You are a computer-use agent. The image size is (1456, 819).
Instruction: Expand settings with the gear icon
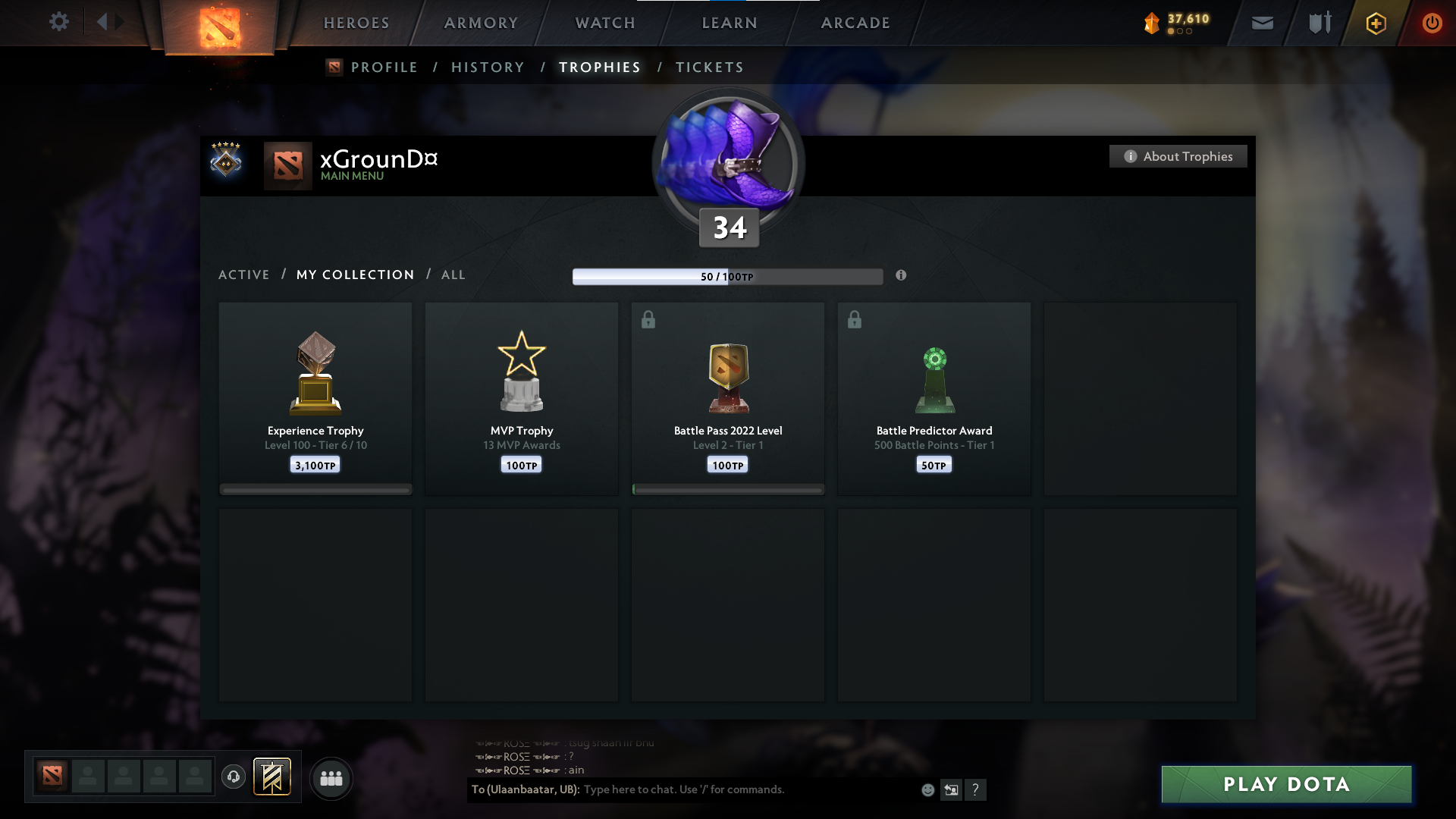point(59,22)
